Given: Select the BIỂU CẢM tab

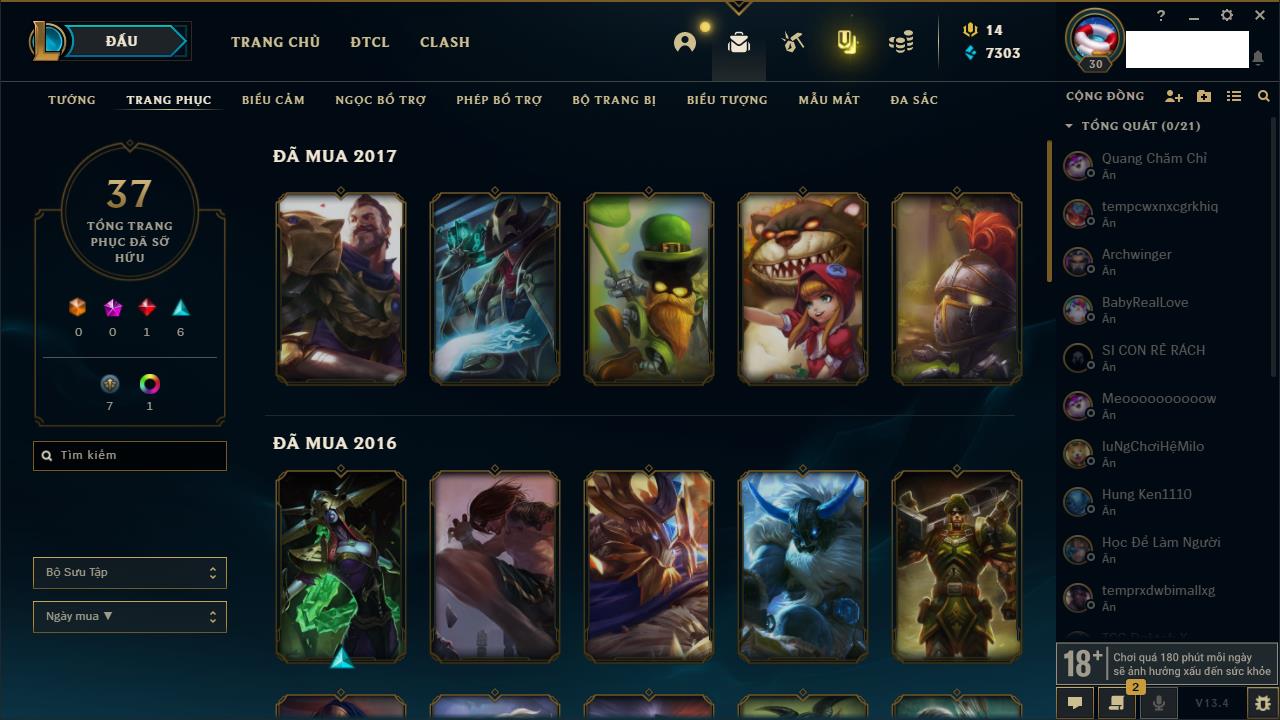Looking at the screenshot, I should [273, 100].
